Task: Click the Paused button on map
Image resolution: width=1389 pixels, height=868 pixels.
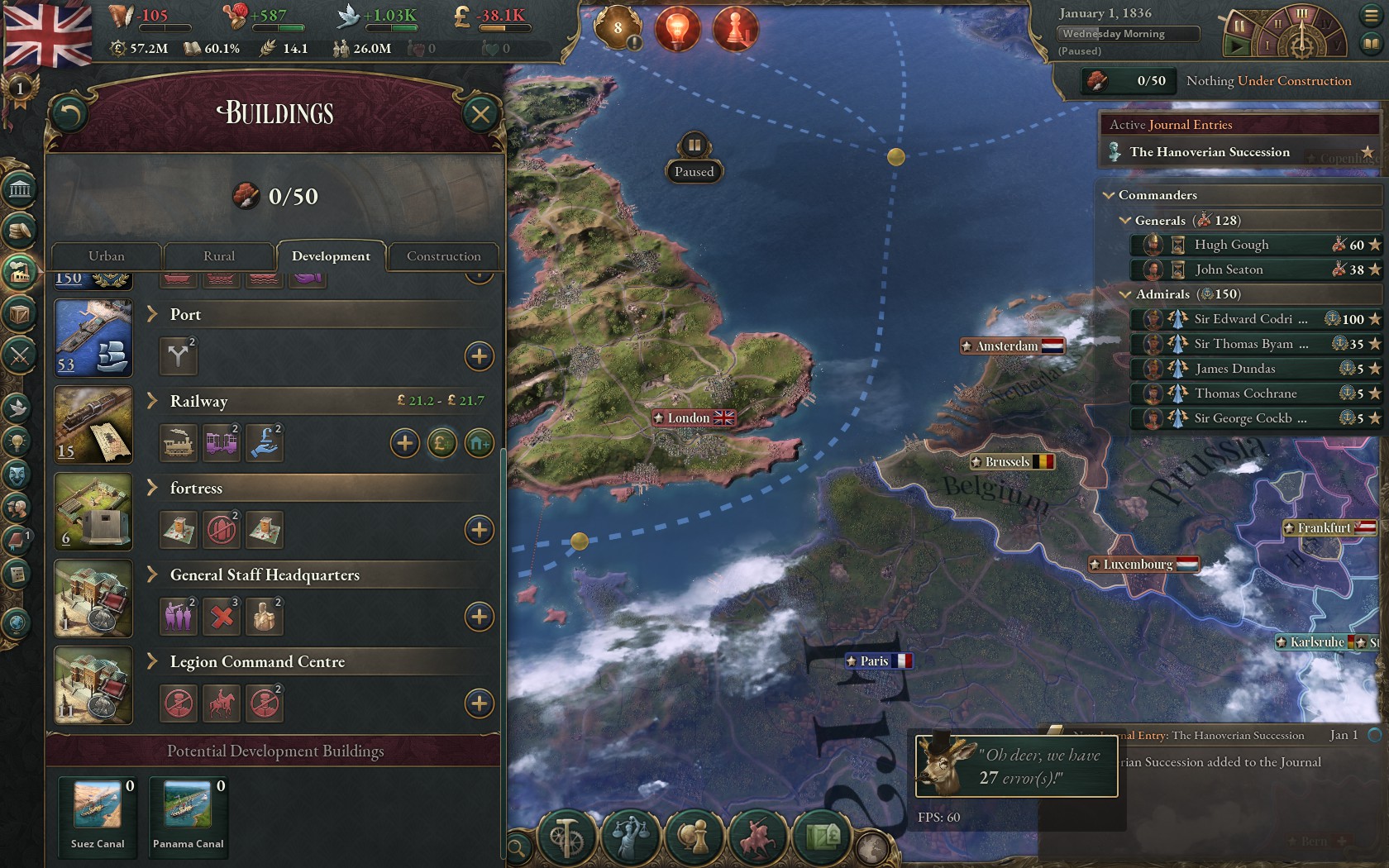Action: coord(694,157)
